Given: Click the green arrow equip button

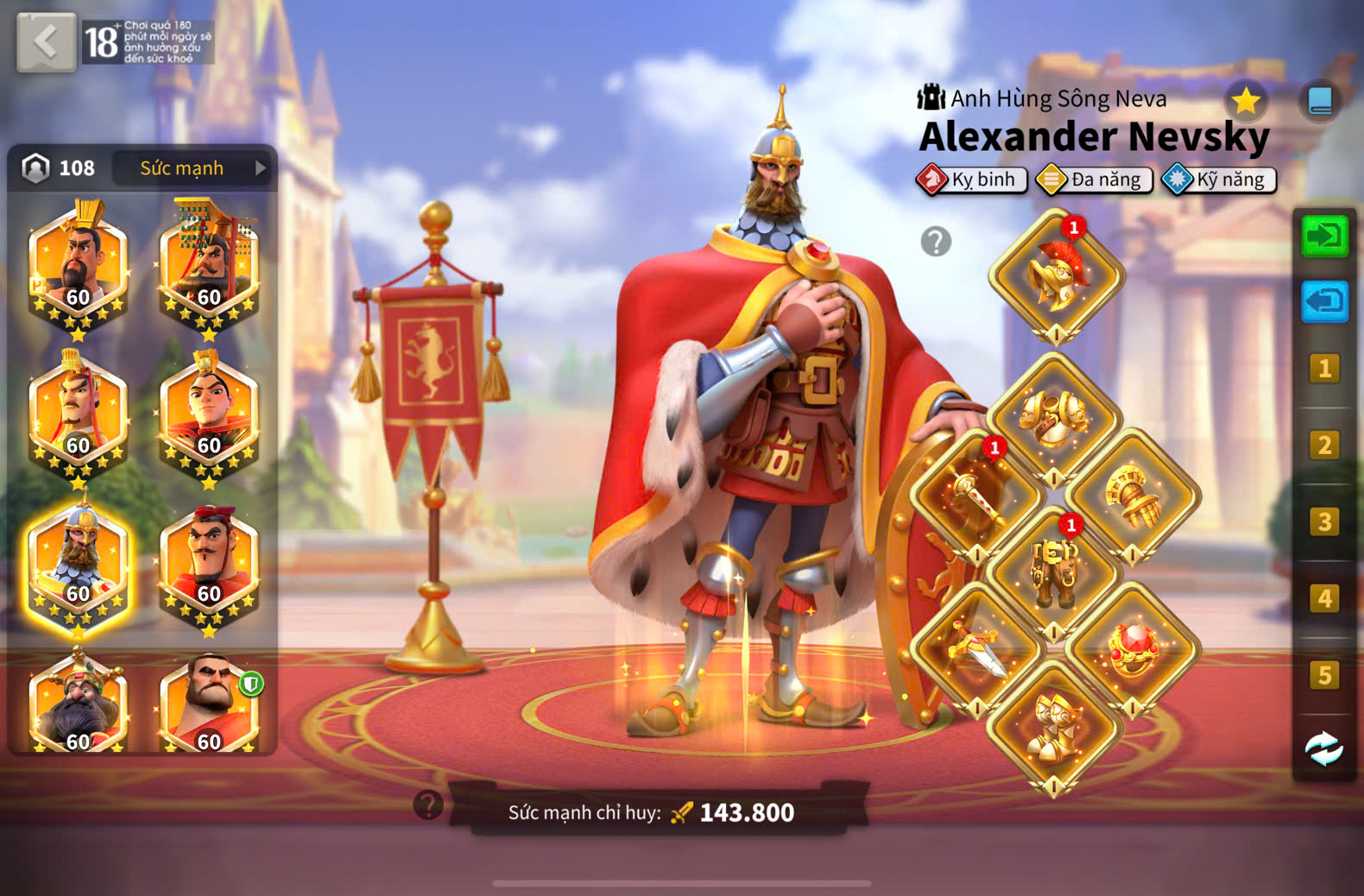Looking at the screenshot, I should (x=1324, y=236).
